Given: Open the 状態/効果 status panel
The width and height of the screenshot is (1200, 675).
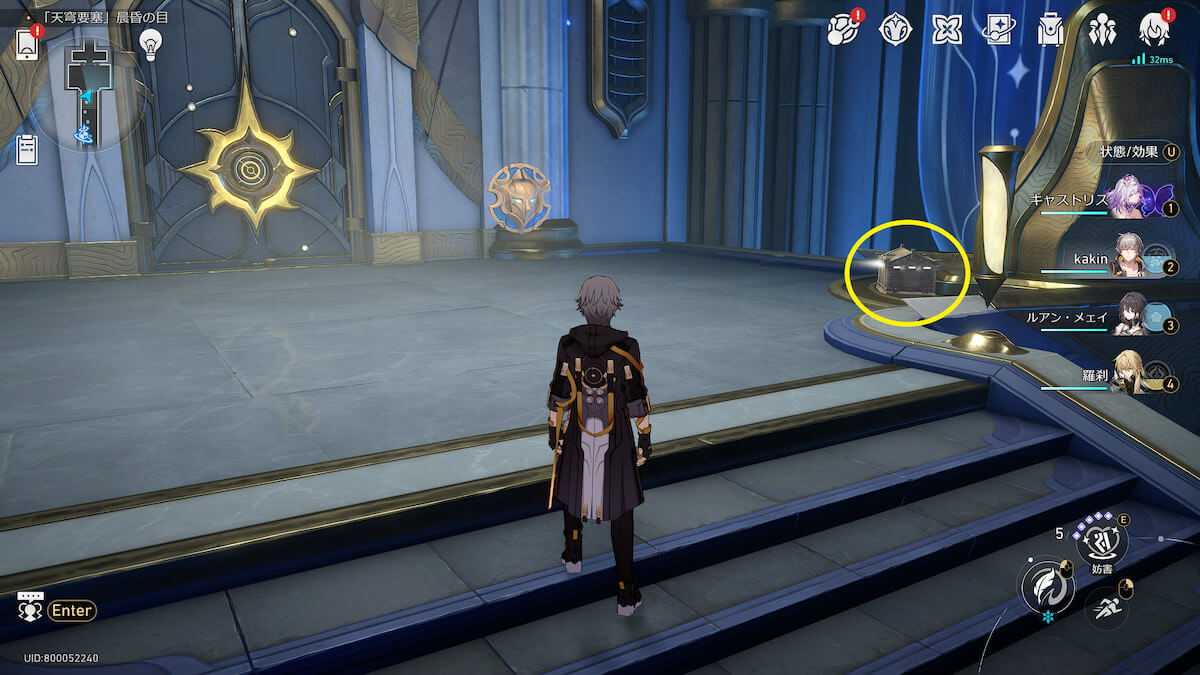Looking at the screenshot, I should click(x=1135, y=152).
